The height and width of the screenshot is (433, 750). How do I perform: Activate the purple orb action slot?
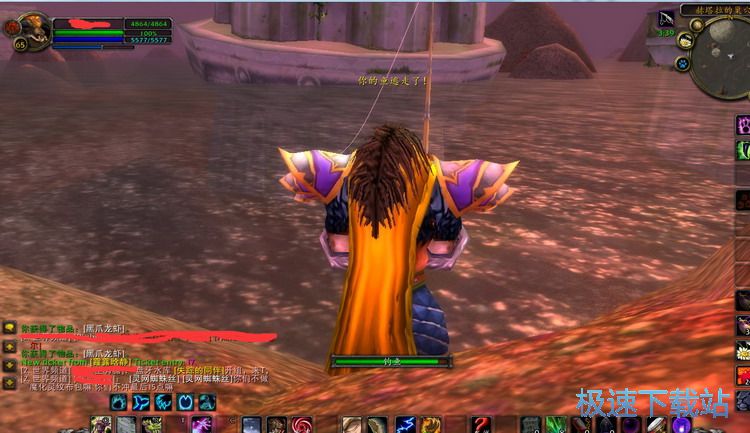coord(682,425)
